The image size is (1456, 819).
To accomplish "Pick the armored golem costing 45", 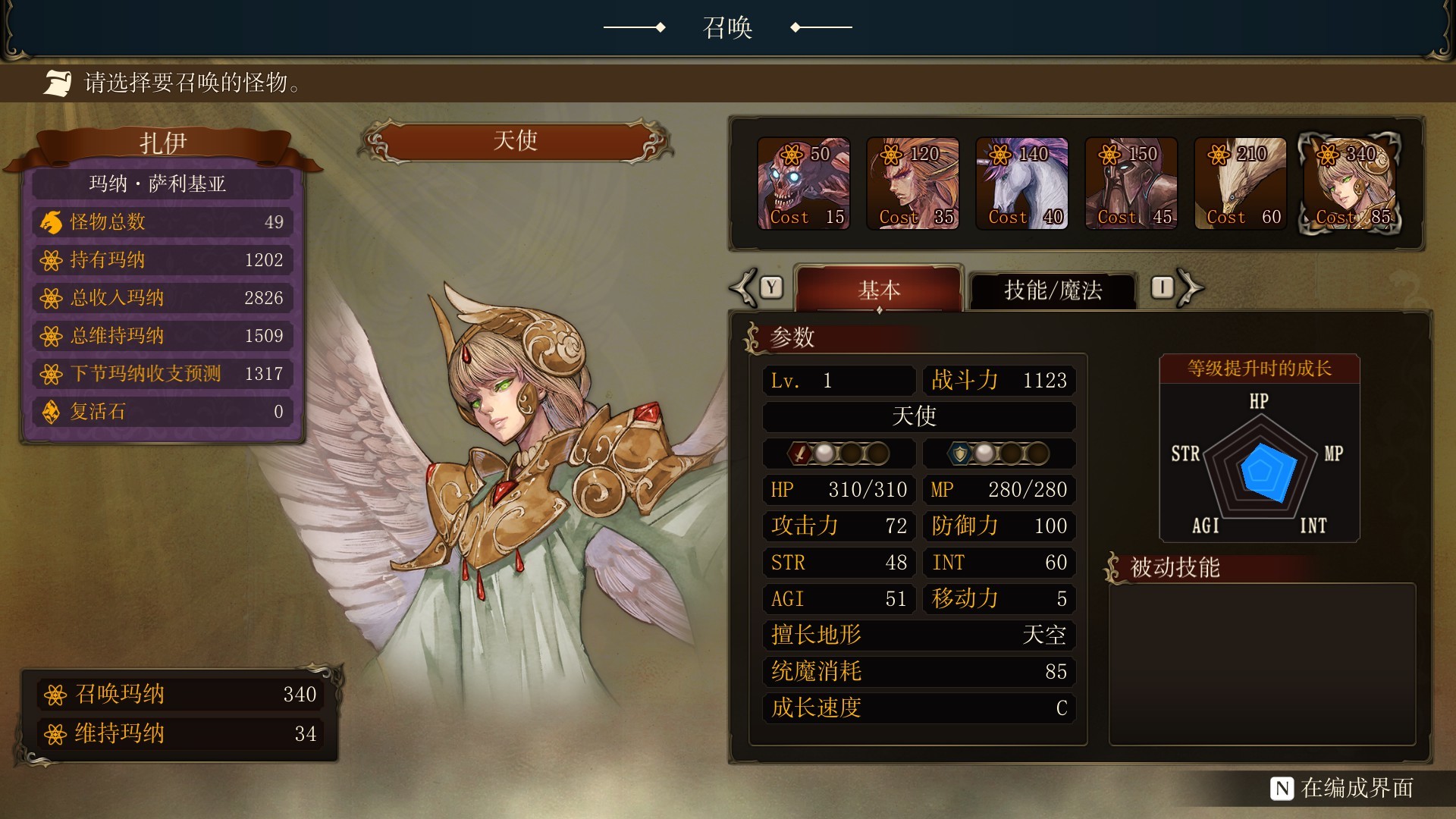I will [1131, 182].
